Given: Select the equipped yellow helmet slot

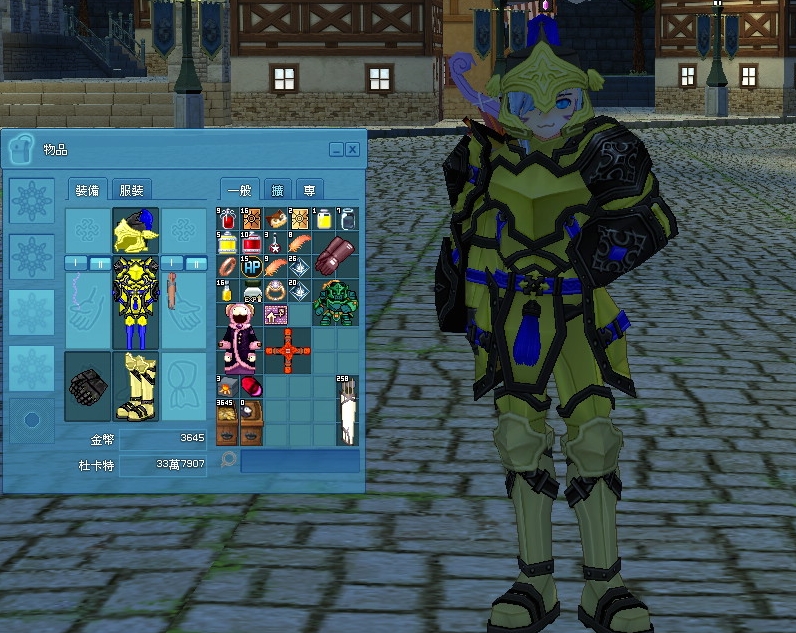Looking at the screenshot, I should tap(136, 230).
